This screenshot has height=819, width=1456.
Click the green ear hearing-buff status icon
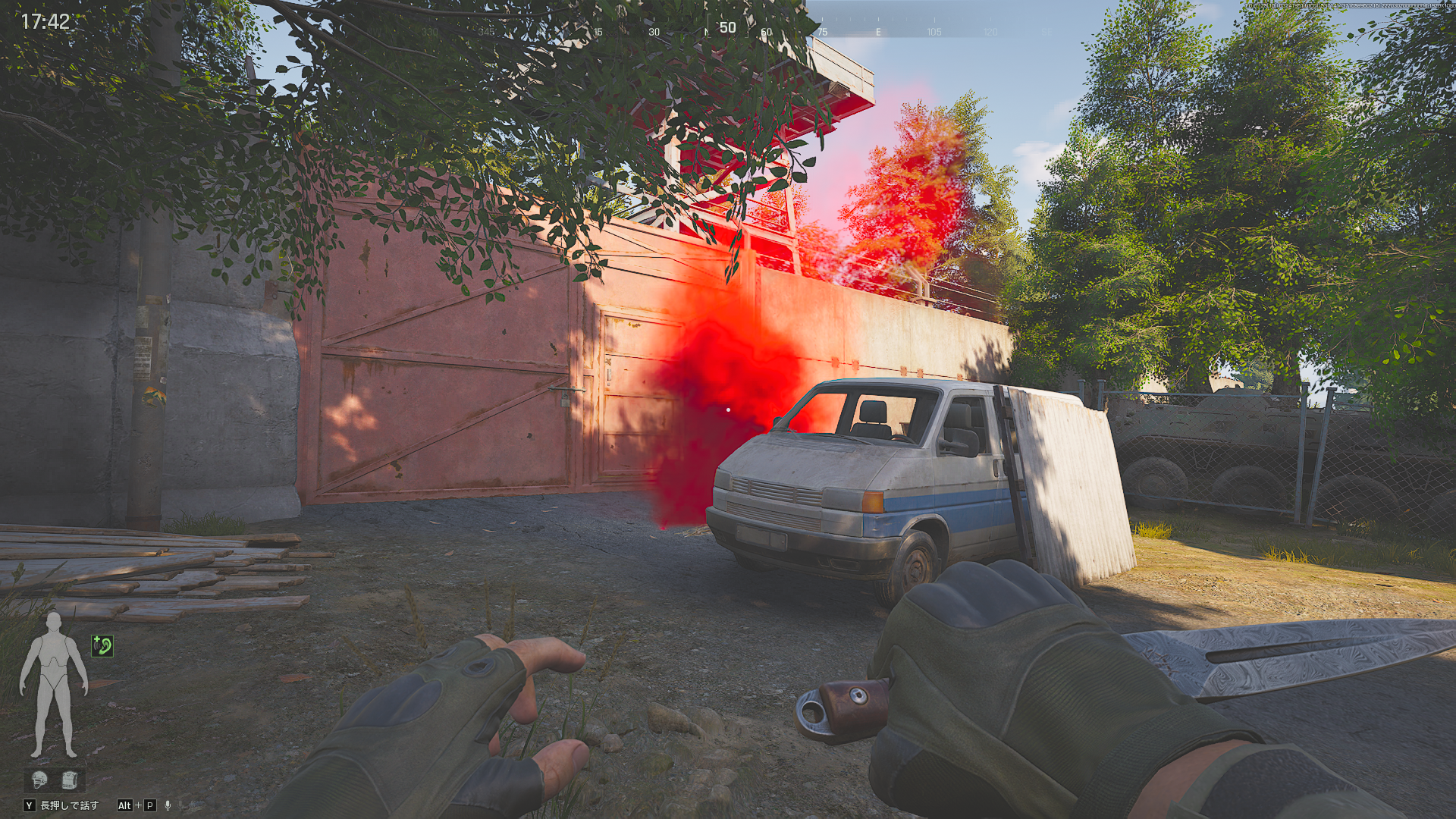(102, 645)
